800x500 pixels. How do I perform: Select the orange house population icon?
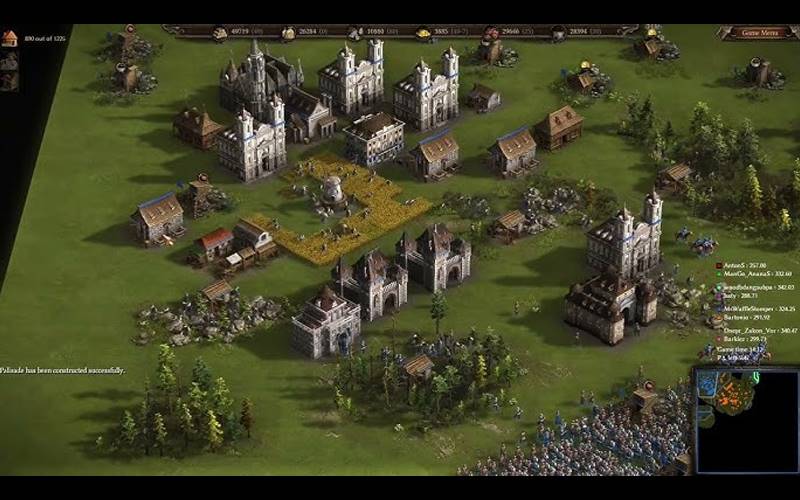tap(10, 38)
